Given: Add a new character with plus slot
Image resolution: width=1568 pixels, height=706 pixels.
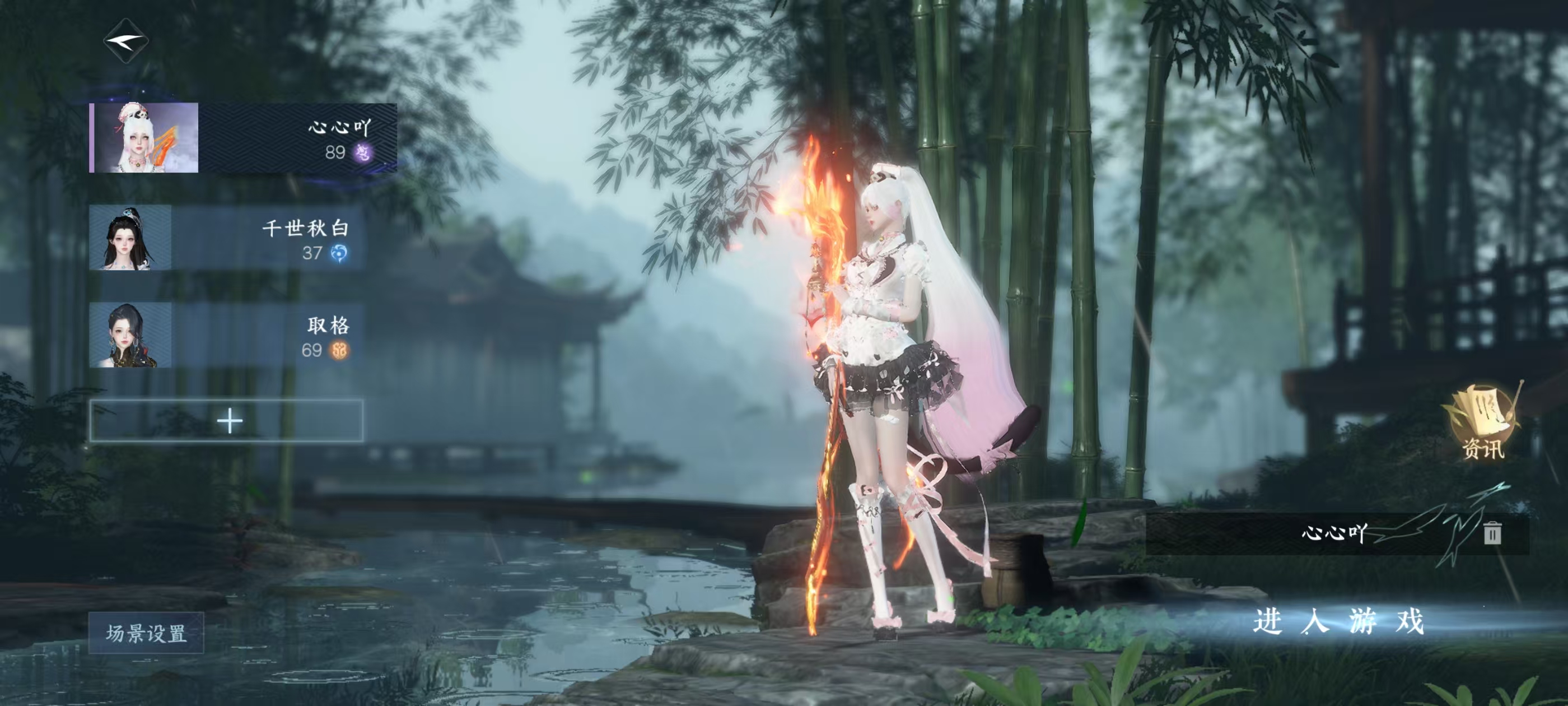Looking at the screenshot, I should [227, 421].
